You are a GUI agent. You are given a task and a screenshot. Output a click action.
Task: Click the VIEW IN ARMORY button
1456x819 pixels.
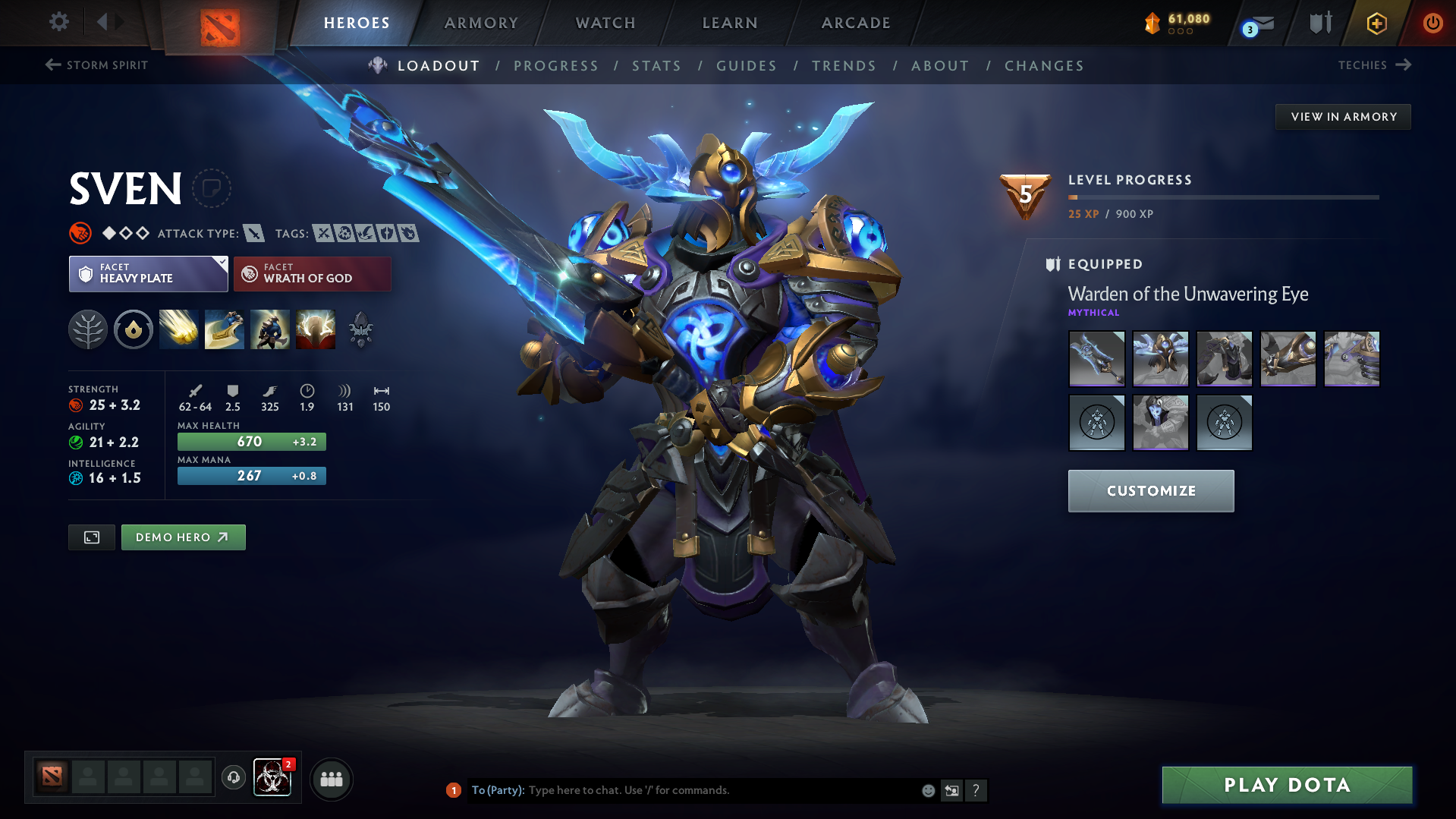pyautogui.click(x=1343, y=116)
